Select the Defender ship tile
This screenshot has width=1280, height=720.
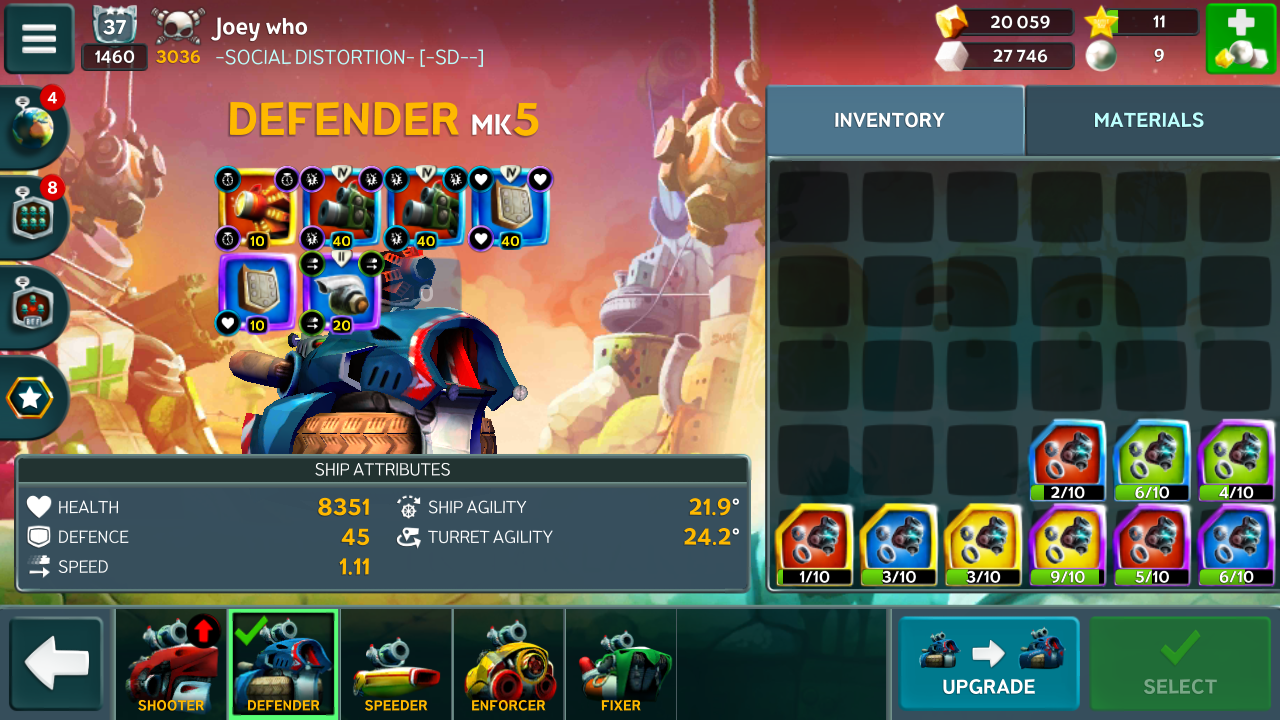(283, 664)
